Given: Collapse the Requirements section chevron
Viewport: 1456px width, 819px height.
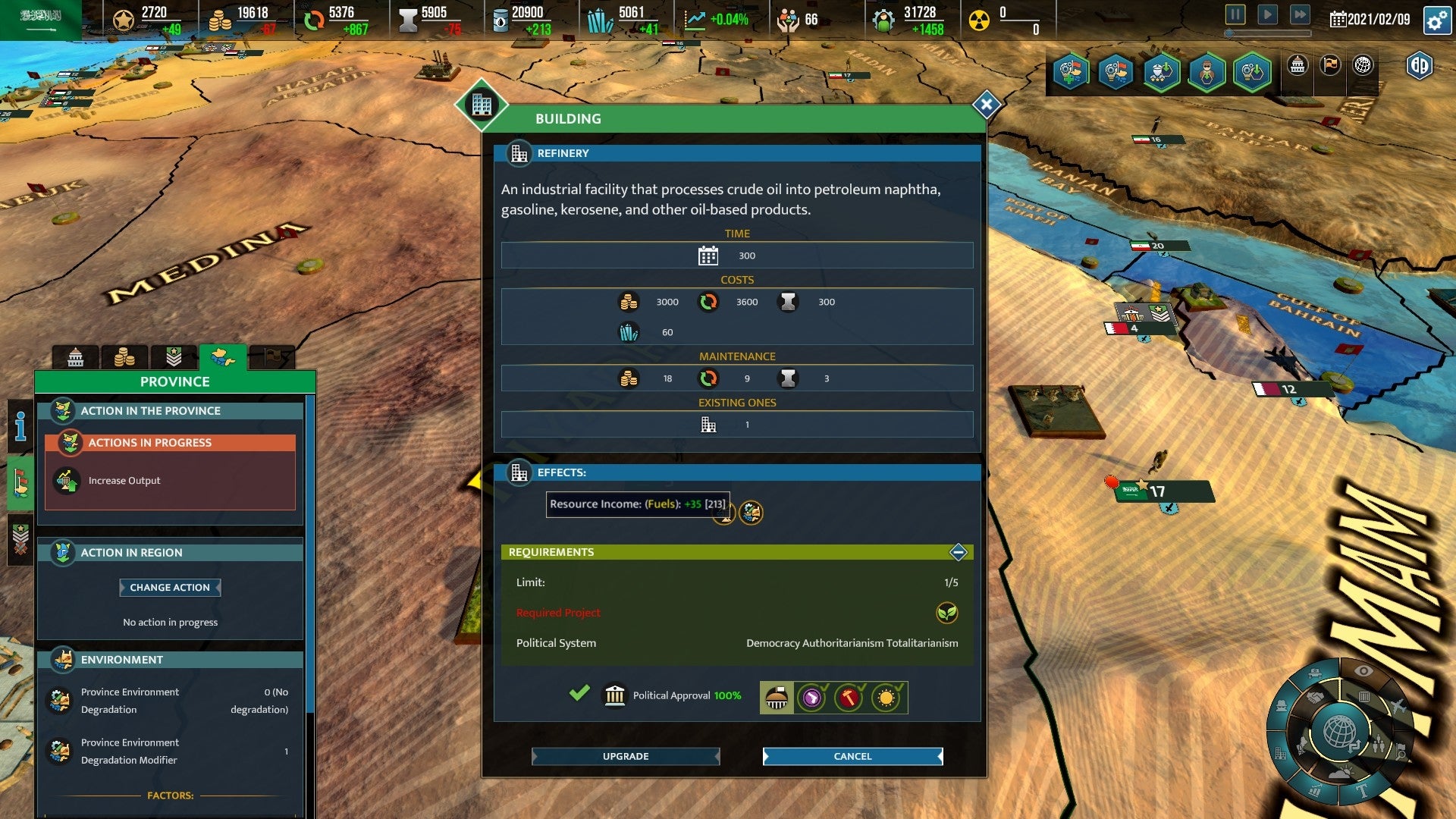Looking at the screenshot, I should pos(958,553).
